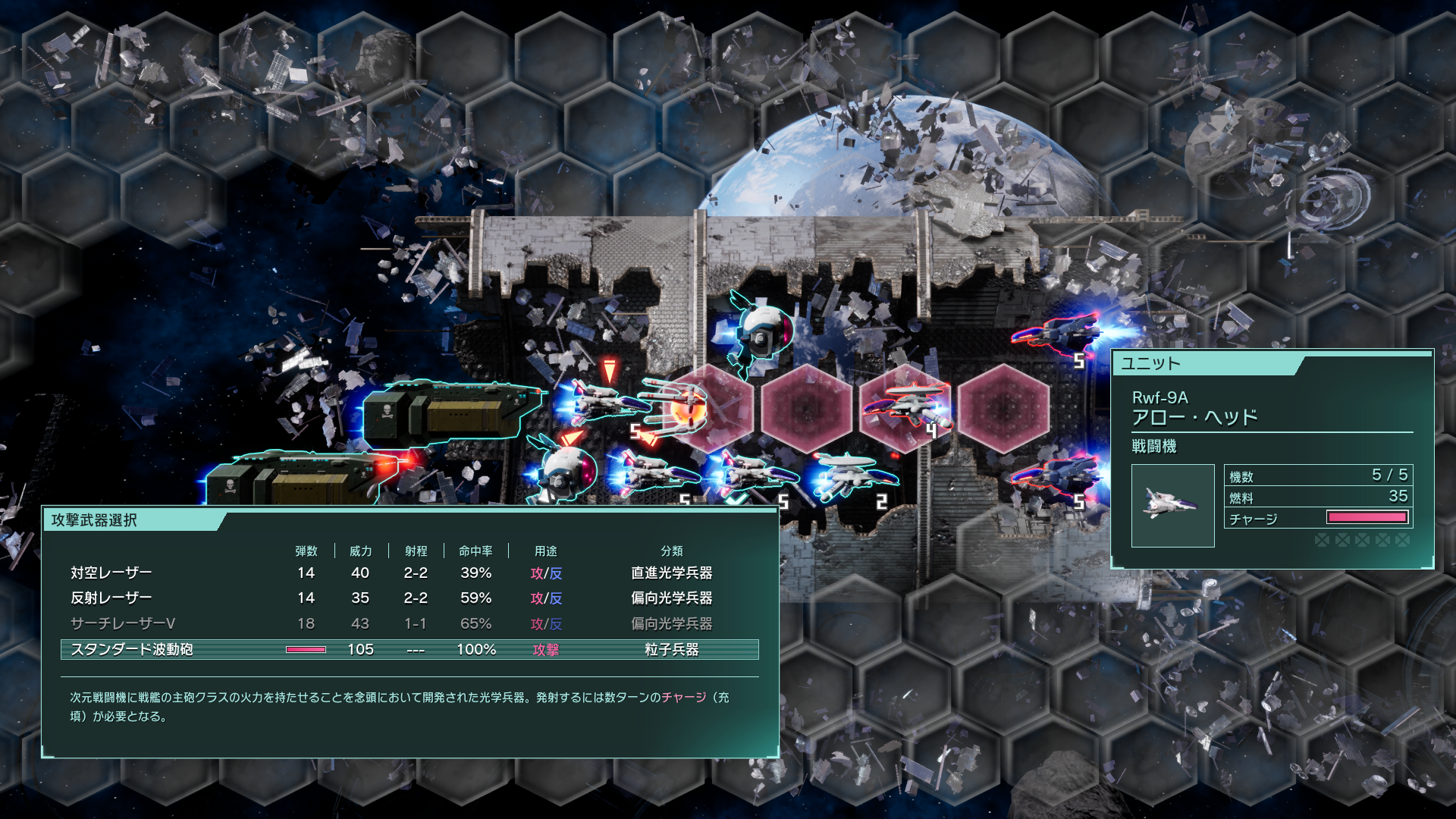Select the スタンダード波動砲 weapon row
The width and height of the screenshot is (1456, 819).
(409, 649)
